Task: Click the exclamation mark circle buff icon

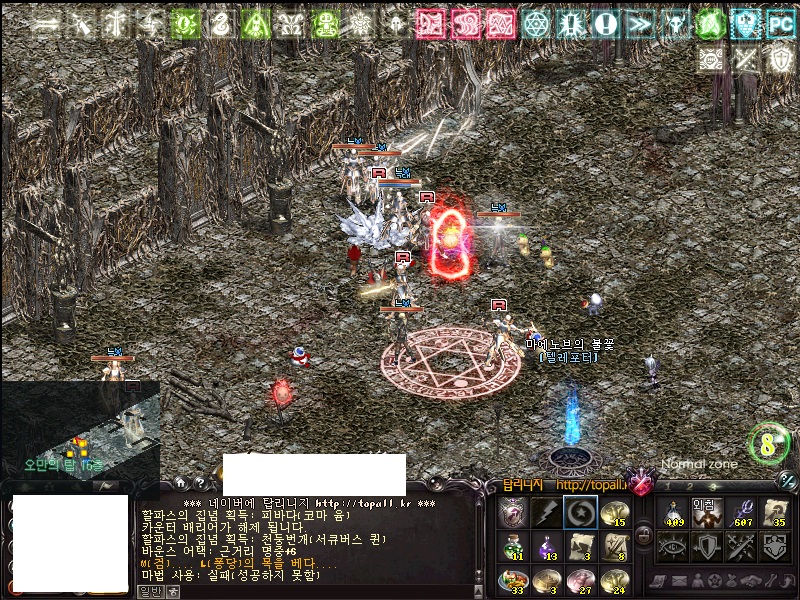Action: click(605, 22)
